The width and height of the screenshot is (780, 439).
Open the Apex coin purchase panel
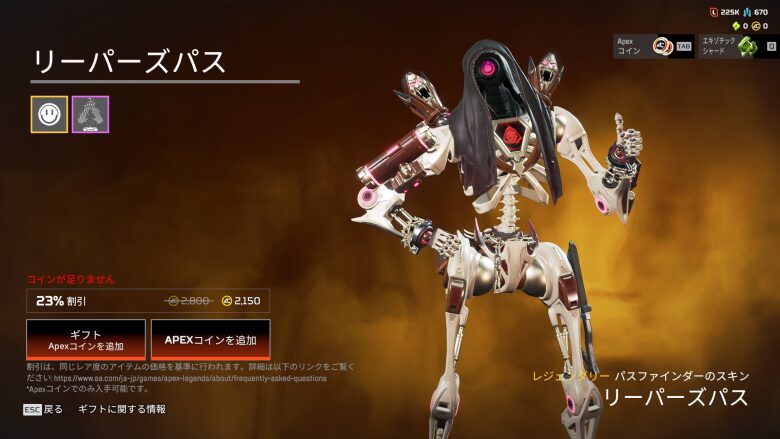click(x=653, y=46)
